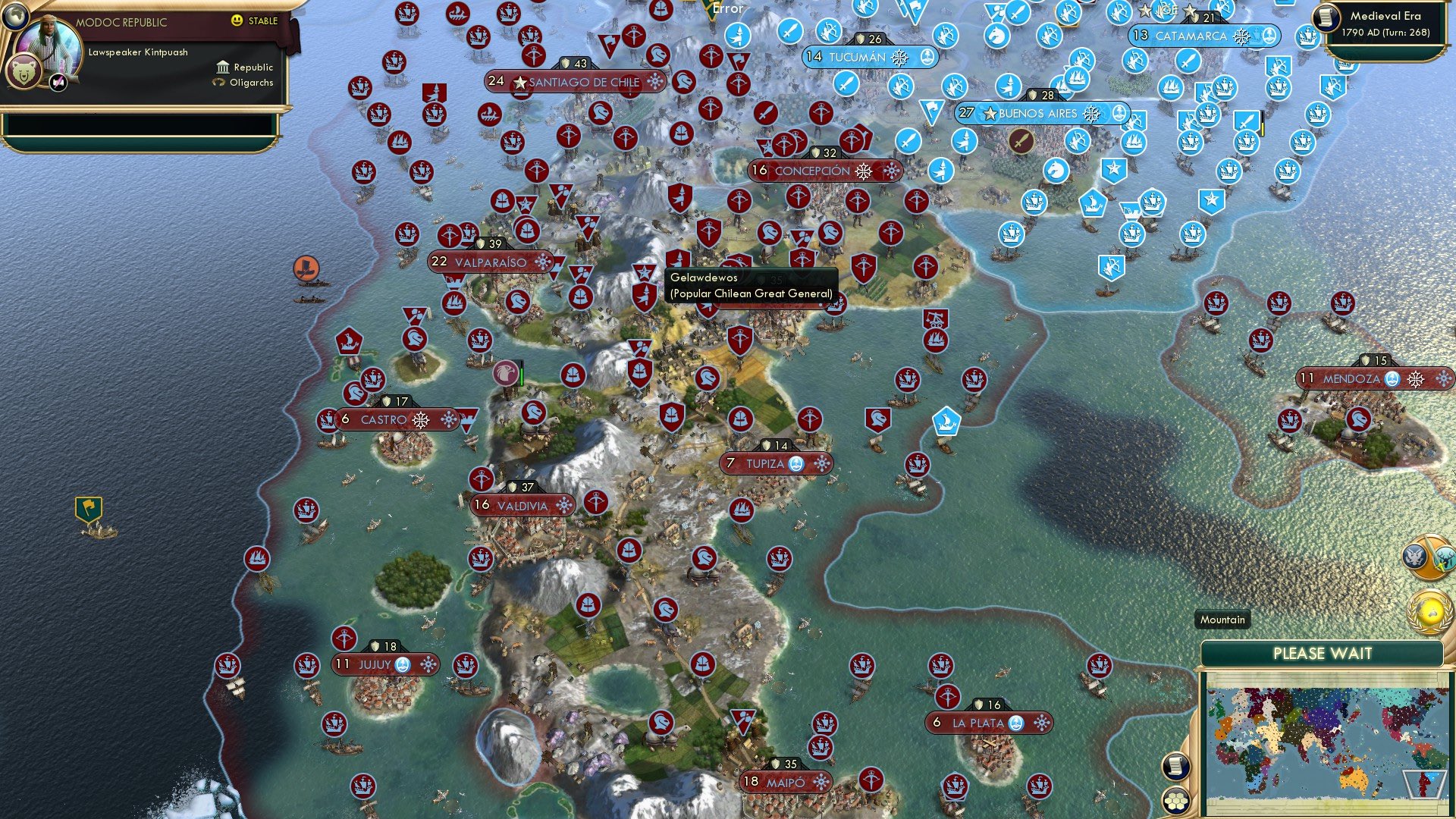Click the STABLE smiley happiness indicator
The image size is (1456, 819).
tap(236, 20)
